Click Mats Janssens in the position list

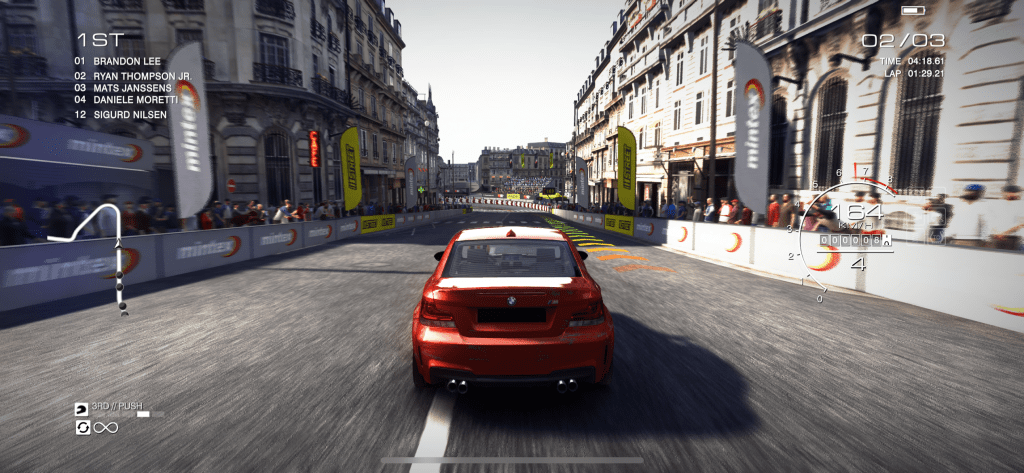click(124, 87)
